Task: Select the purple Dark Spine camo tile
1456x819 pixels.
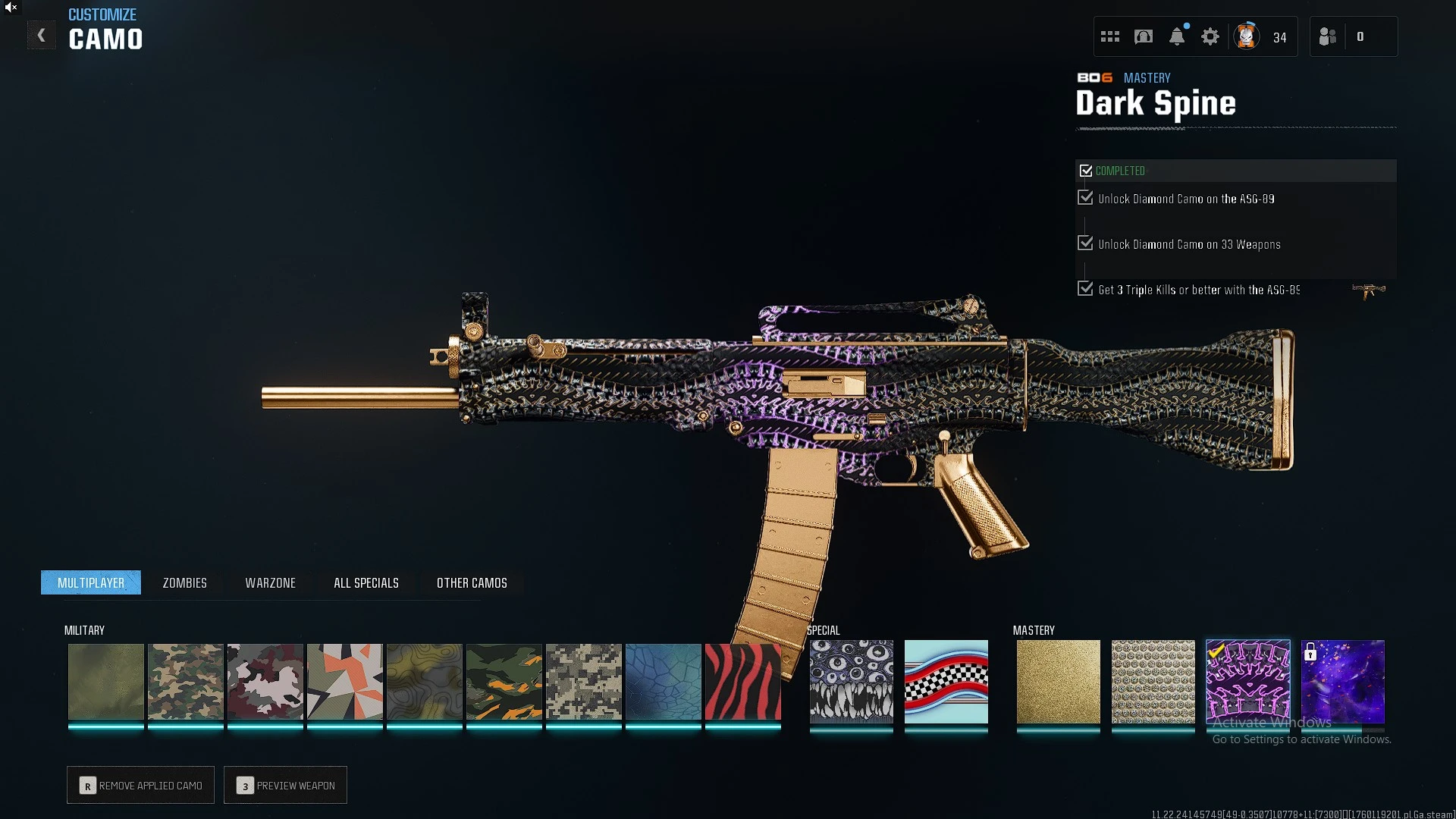Action: coord(1247,681)
